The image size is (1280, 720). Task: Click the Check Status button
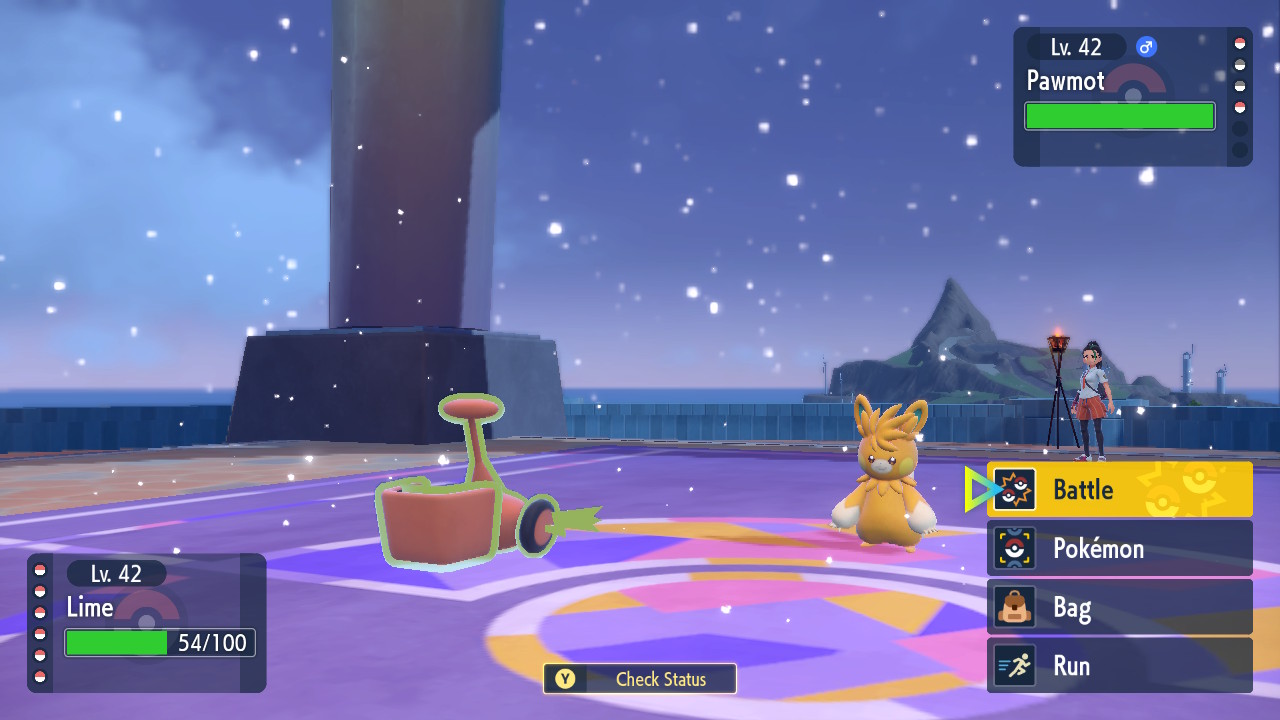[x=640, y=679]
